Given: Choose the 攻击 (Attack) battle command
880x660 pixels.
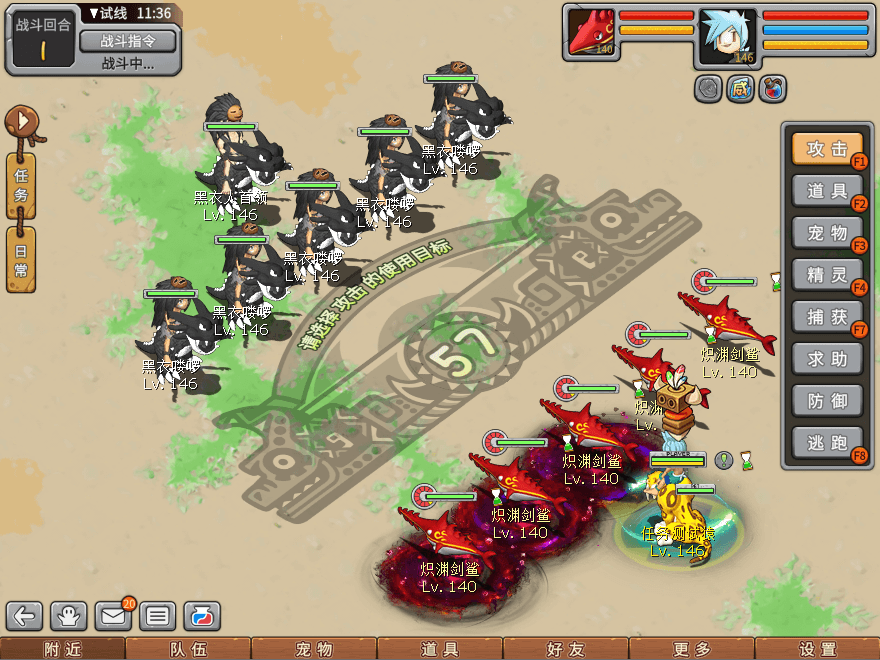Looking at the screenshot, I should pyautogui.click(x=827, y=149).
